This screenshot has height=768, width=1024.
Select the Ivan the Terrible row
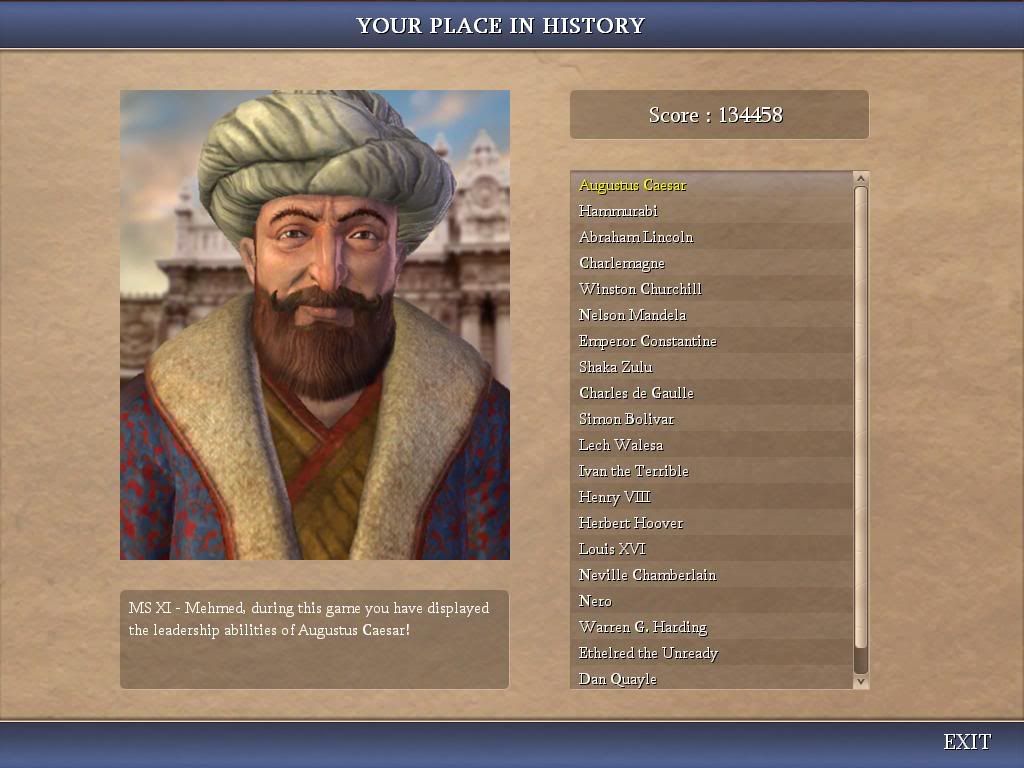633,471
